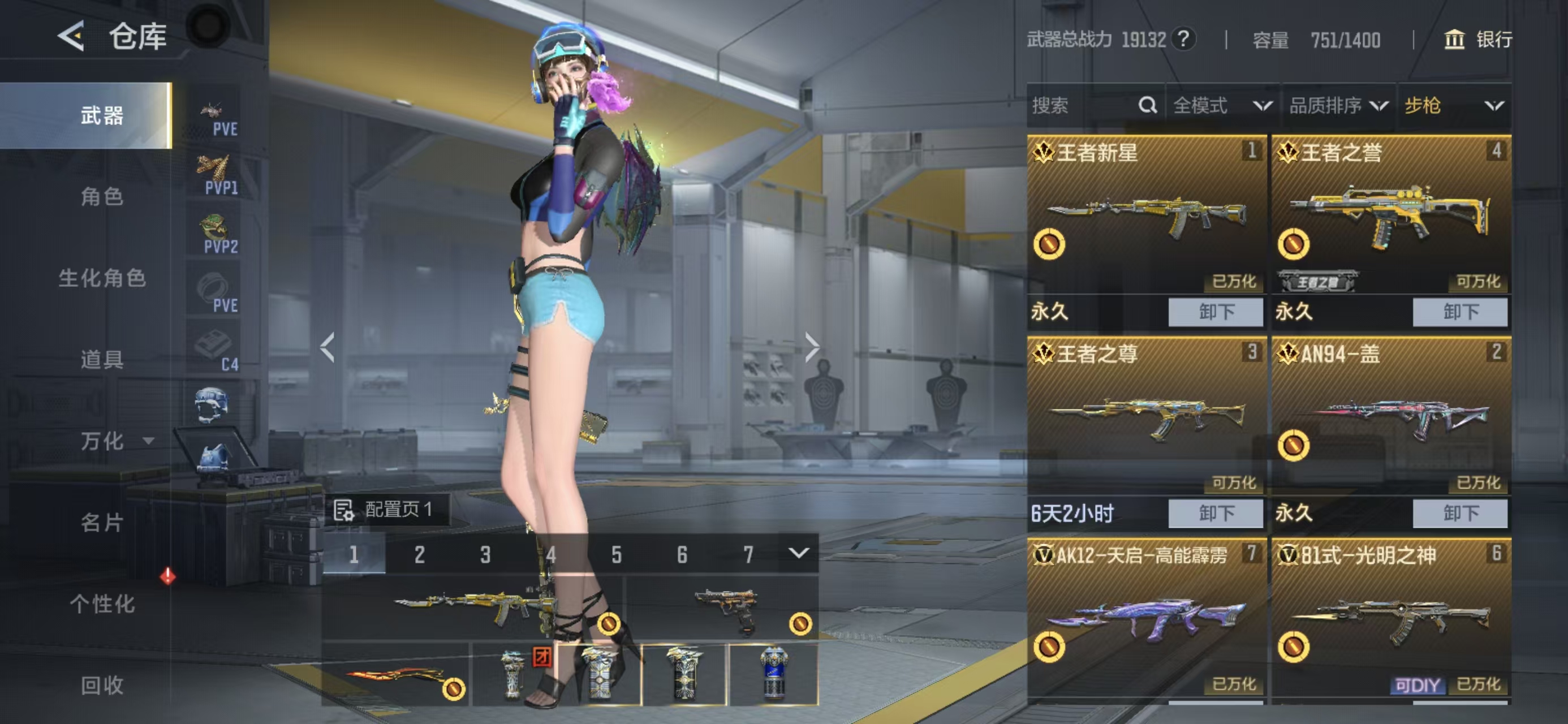
Task: Unequip 王者新星 with its 卸下 button
Action: click(x=1216, y=312)
